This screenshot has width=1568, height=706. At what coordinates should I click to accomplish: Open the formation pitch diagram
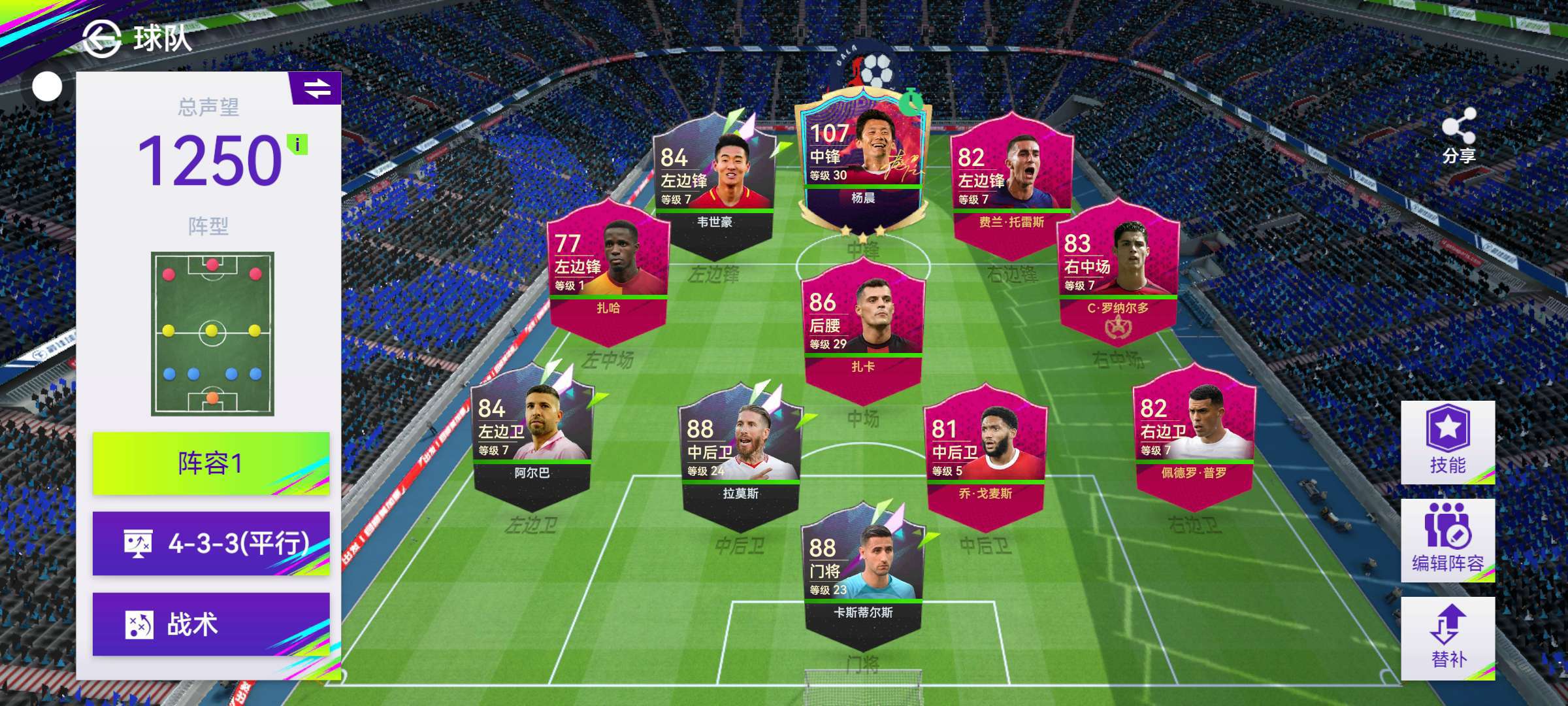pyautogui.click(x=212, y=333)
